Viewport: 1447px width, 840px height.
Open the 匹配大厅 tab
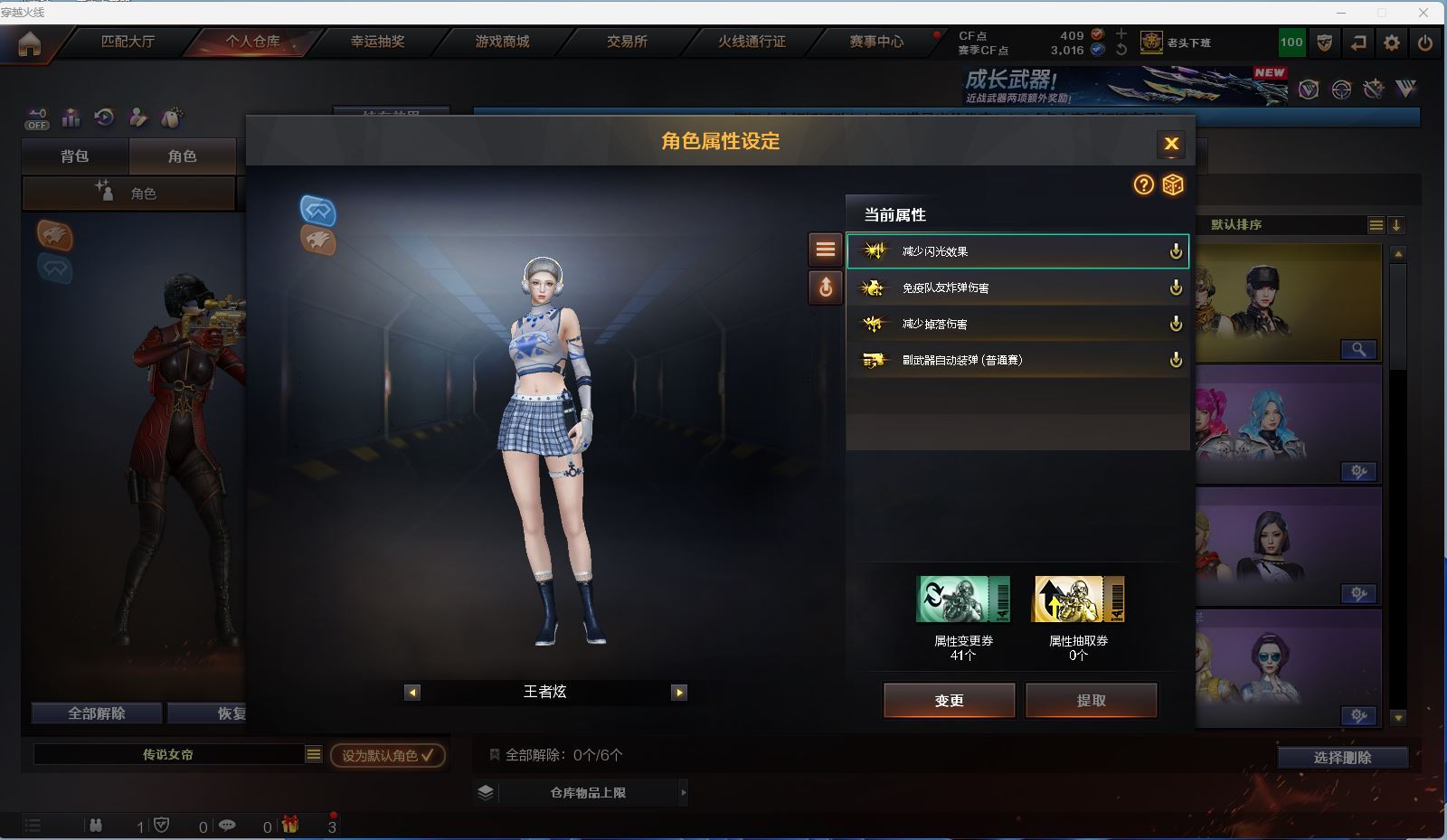[x=128, y=42]
